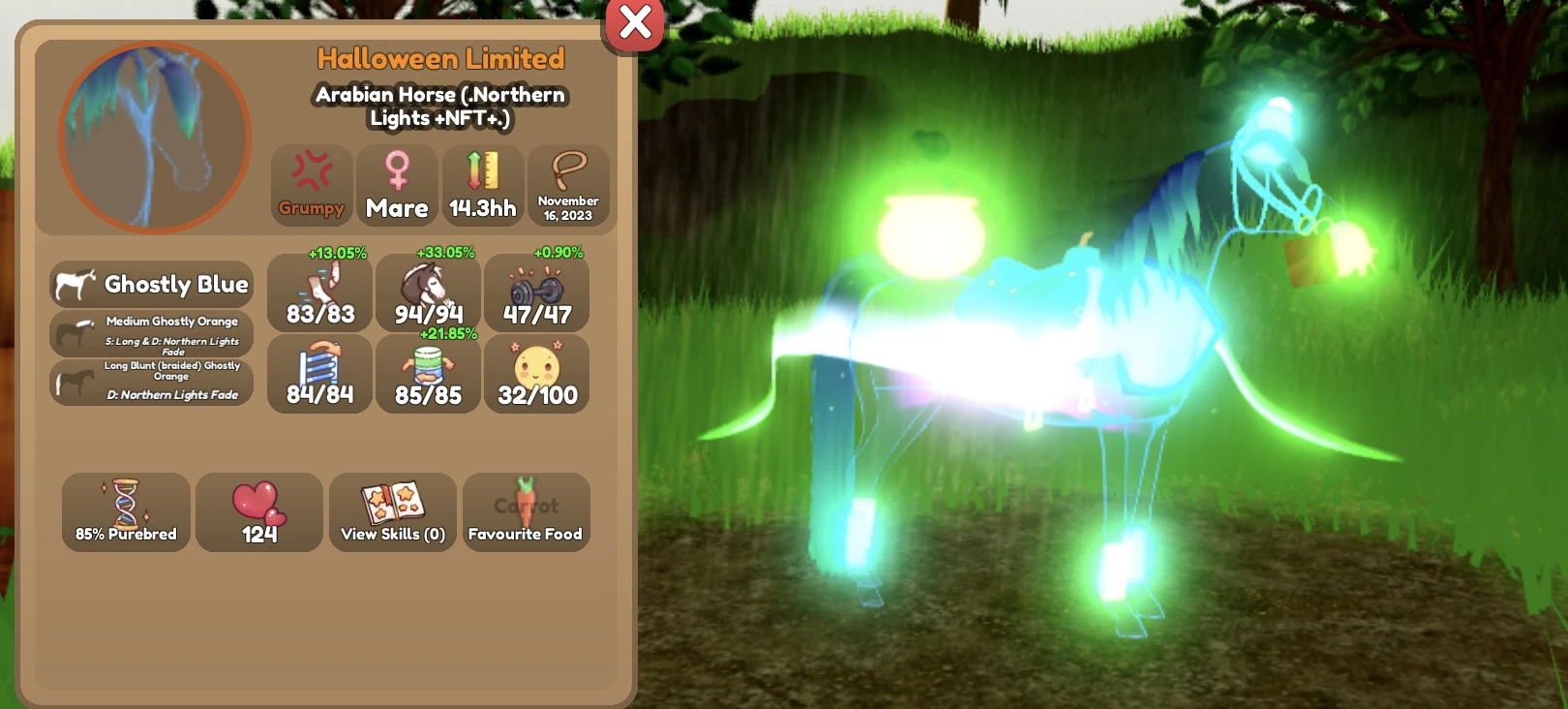Open the happiness face stat showing 32/100
The height and width of the screenshot is (709, 1568).
point(537,375)
